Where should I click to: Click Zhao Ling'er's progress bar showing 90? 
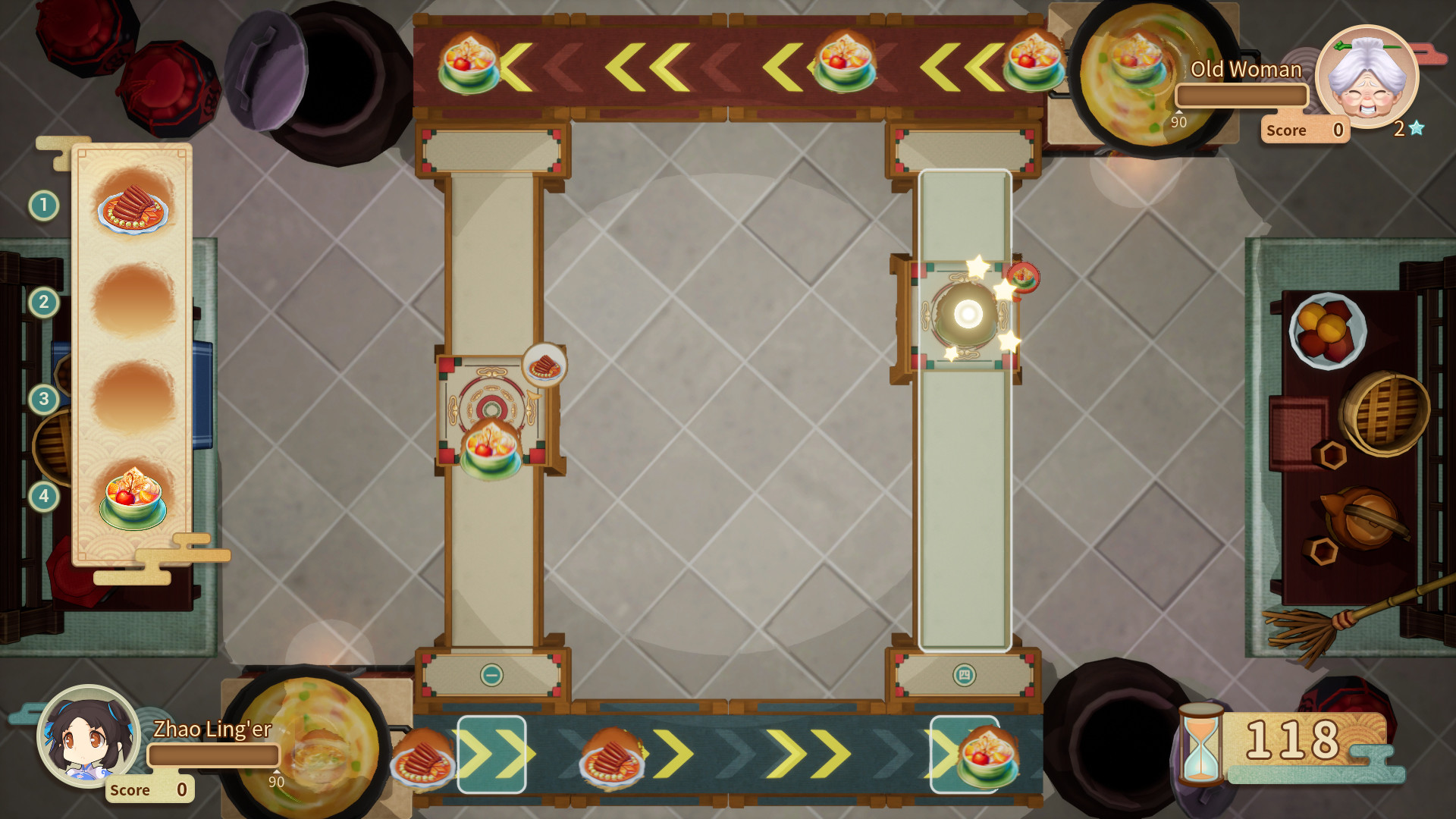(x=215, y=755)
